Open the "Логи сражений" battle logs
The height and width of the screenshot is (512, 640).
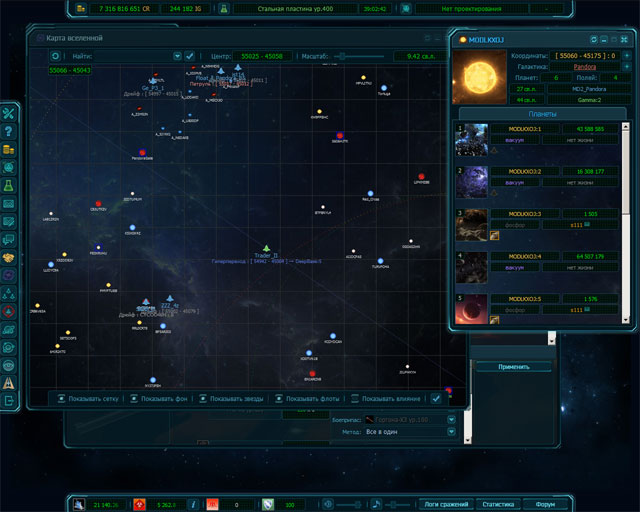(x=444, y=504)
